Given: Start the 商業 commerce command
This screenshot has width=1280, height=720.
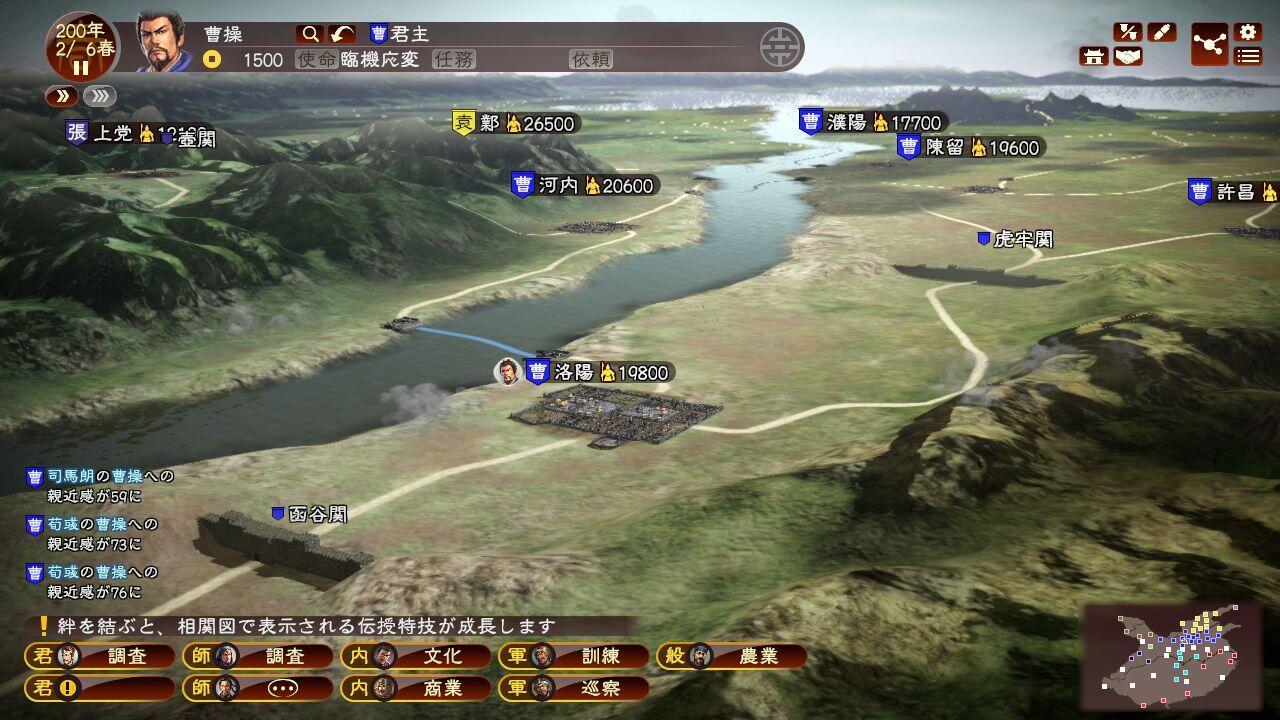Looking at the screenshot, I should point(441,690).
